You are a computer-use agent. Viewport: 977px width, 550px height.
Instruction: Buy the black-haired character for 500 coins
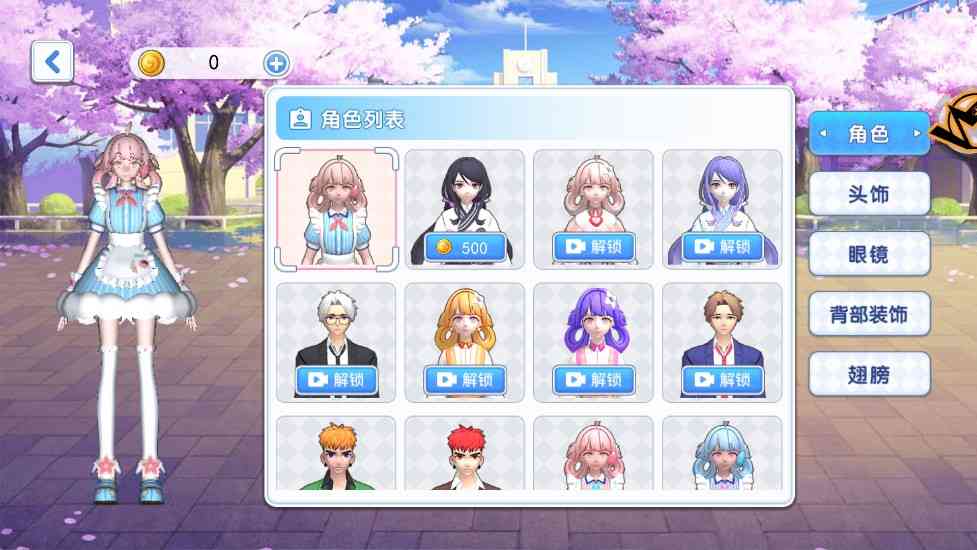coord(465,247)
